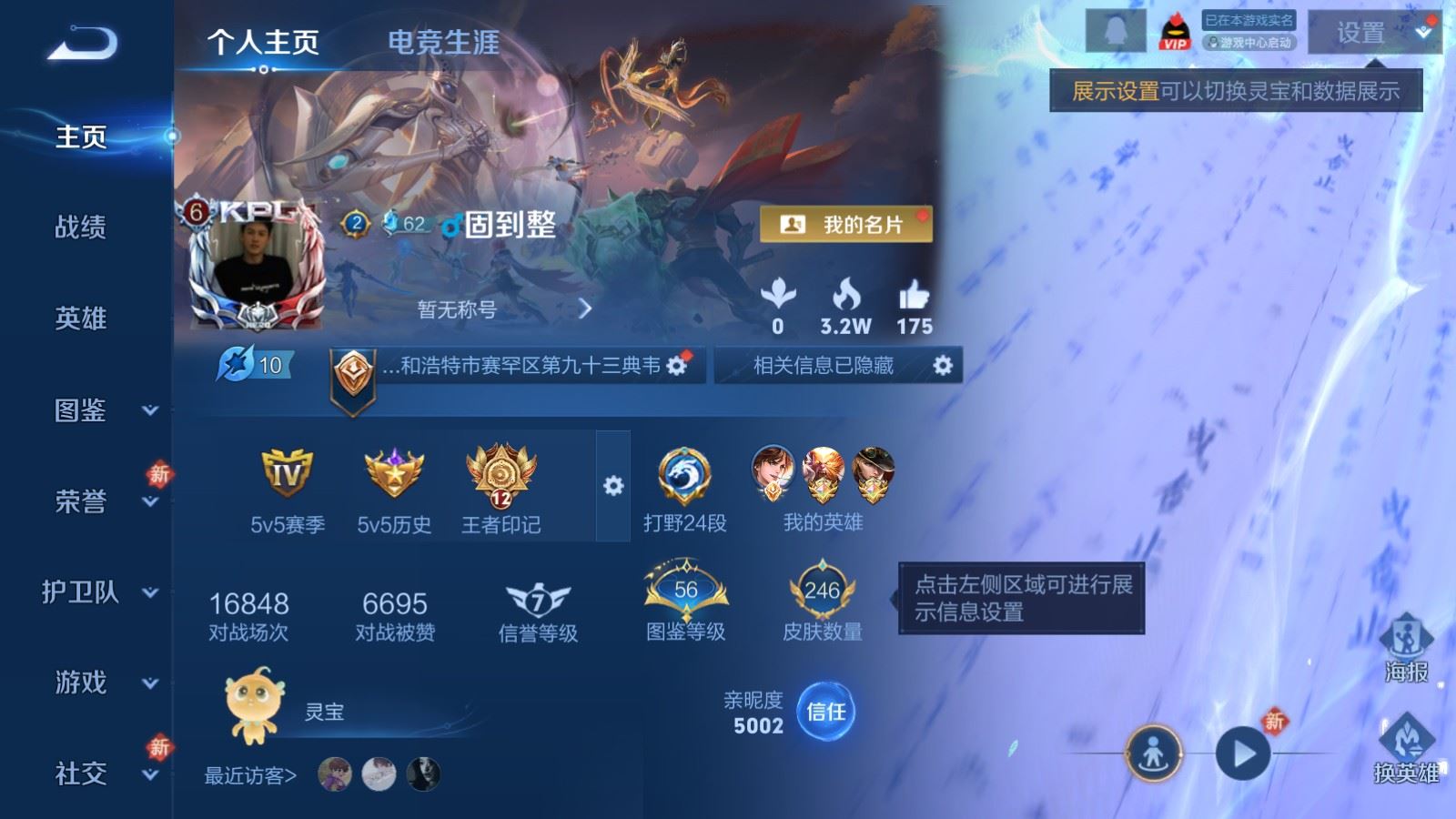Expand the 护卫队 sidebar section
This screenshot has height=819, width=1456.
click(x=82, y=593)
